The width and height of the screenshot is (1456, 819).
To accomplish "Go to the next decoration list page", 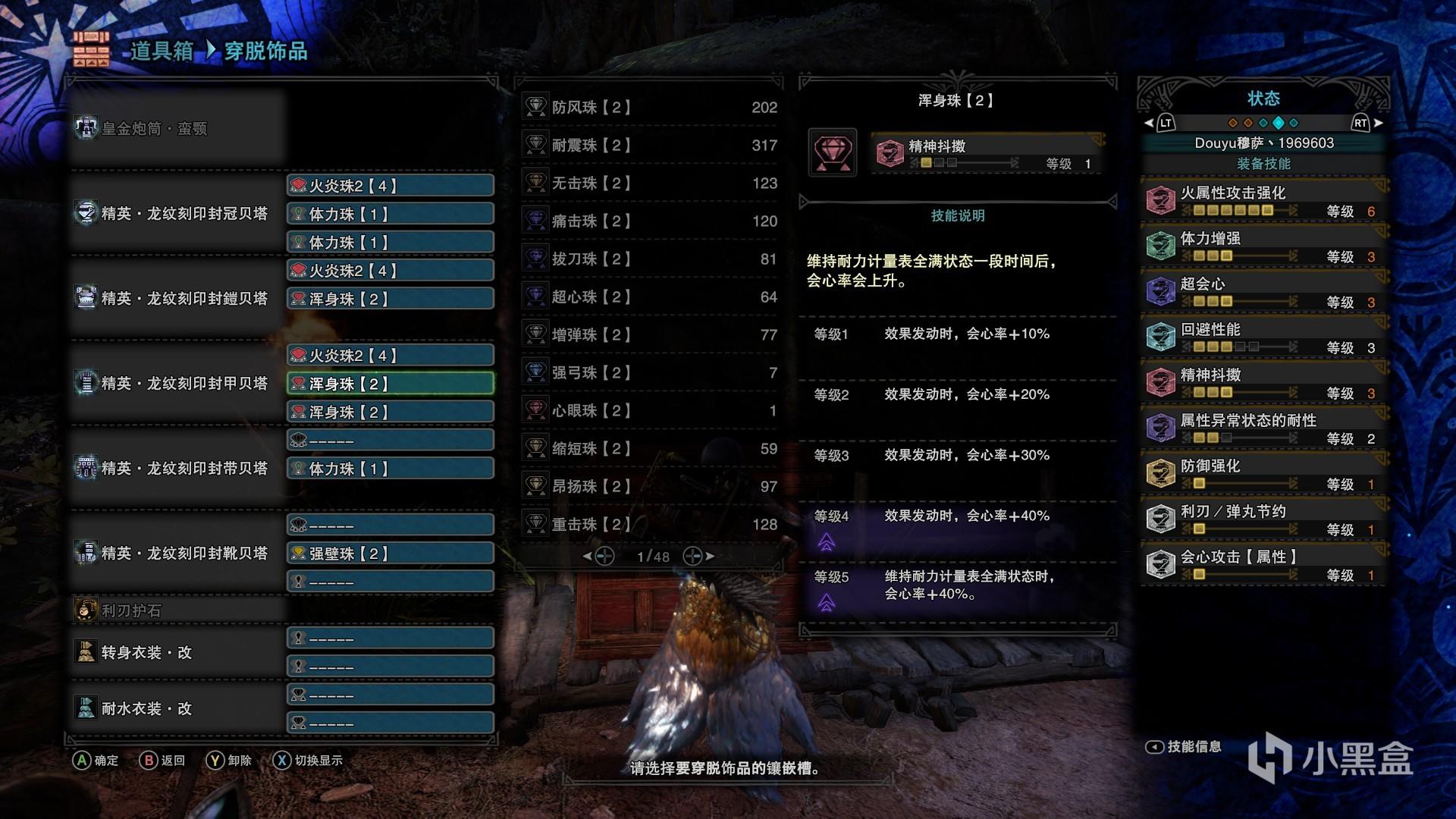I will (x=699, y=557).
